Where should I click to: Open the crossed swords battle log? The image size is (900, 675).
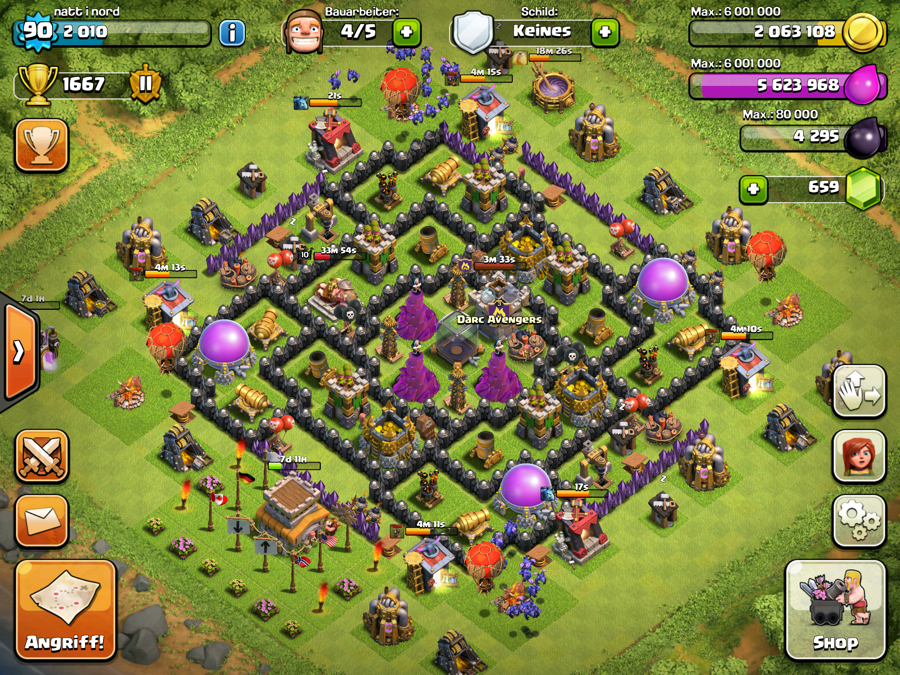[42, 456]
